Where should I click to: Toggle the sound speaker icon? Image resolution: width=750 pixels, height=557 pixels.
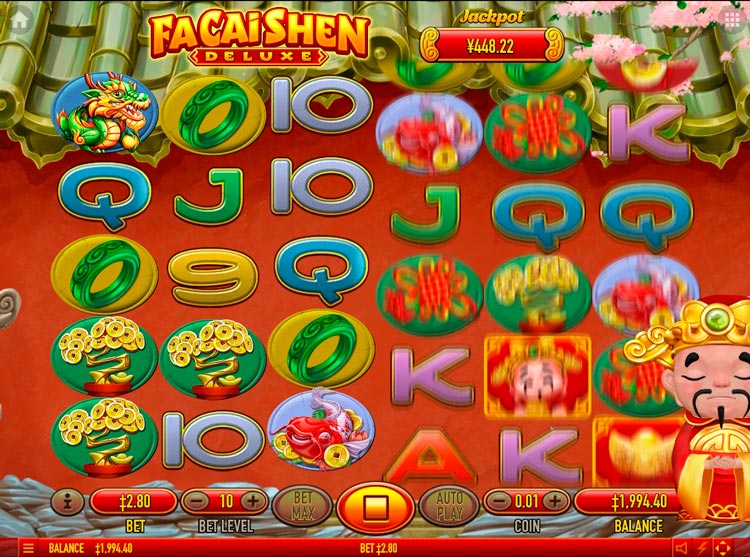coord(681,548)
